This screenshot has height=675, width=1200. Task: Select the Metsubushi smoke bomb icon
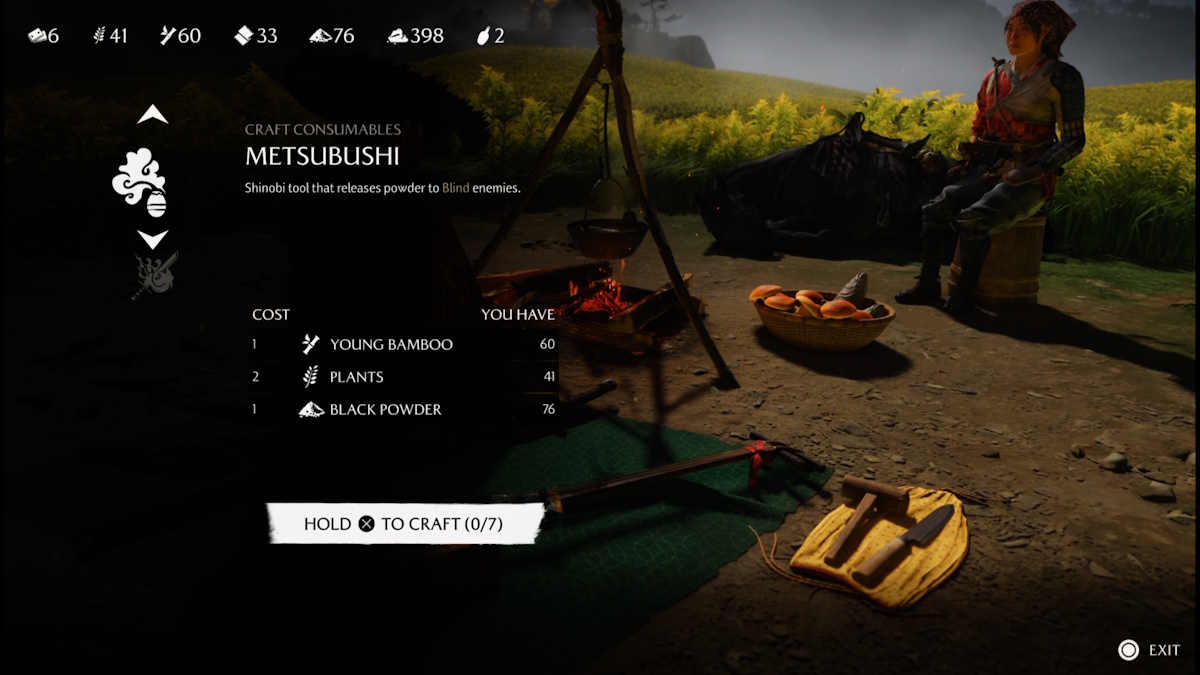140,182
